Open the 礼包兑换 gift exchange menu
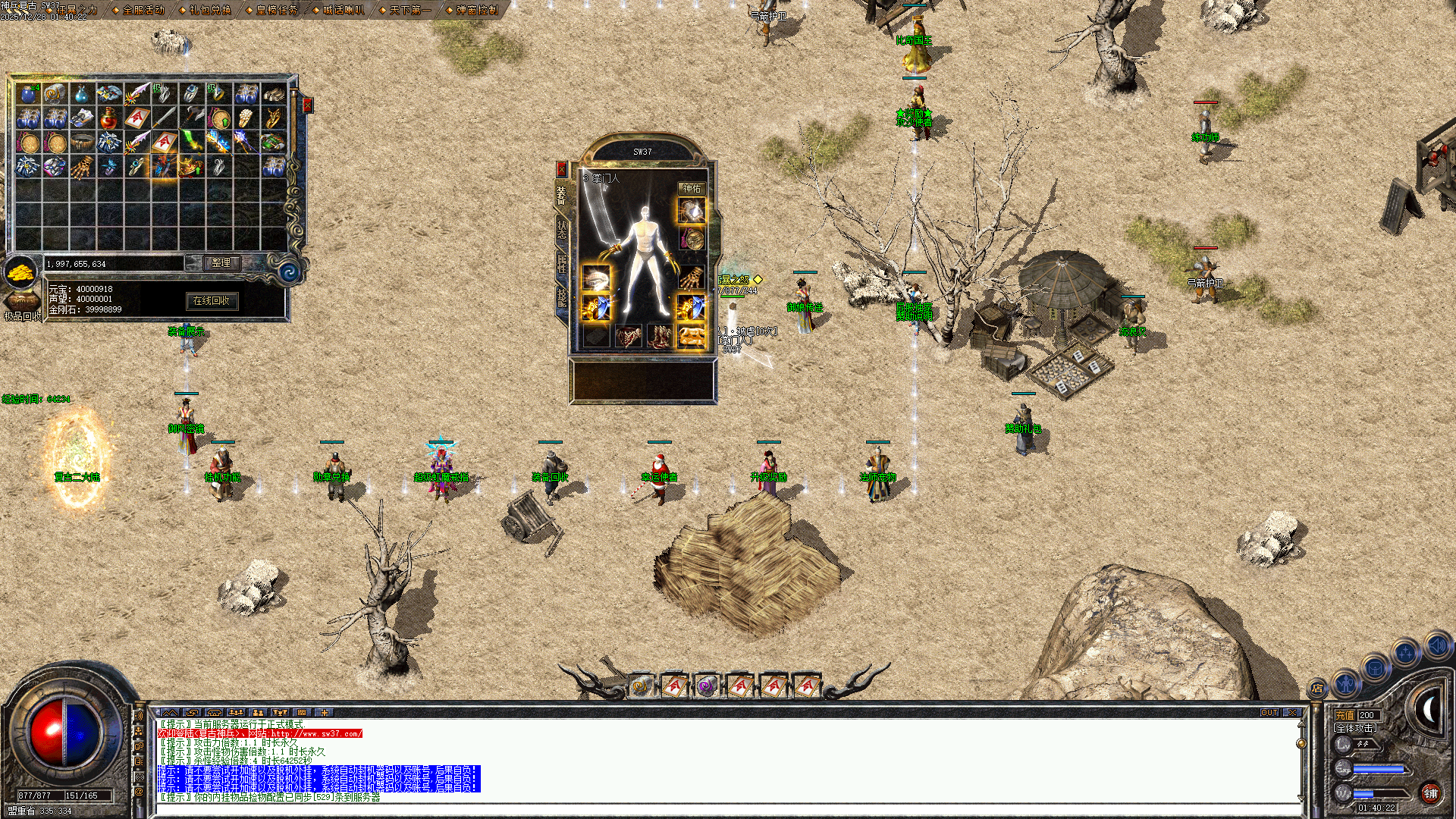1456x819 pixels. pyautogui.click(x=210, y=10)
